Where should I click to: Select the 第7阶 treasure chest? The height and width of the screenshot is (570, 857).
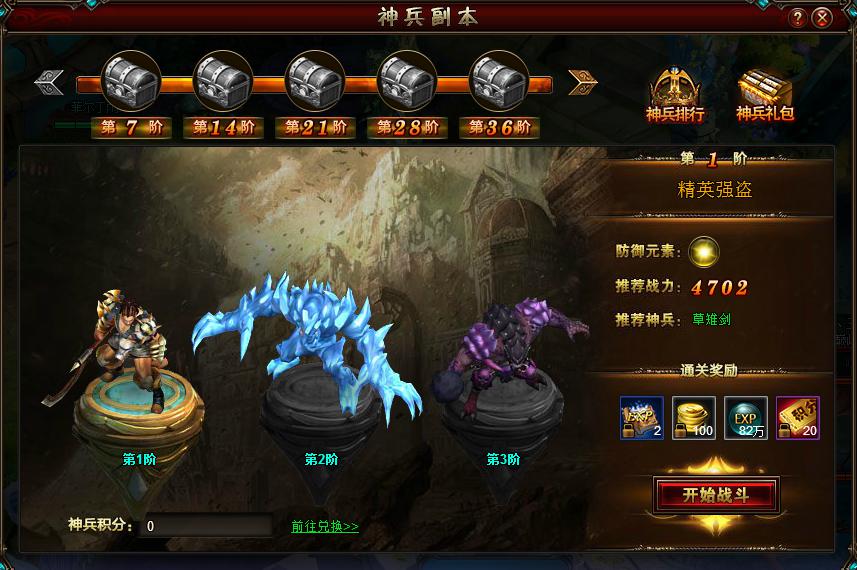pyautogui.click(x=131, y=78)
